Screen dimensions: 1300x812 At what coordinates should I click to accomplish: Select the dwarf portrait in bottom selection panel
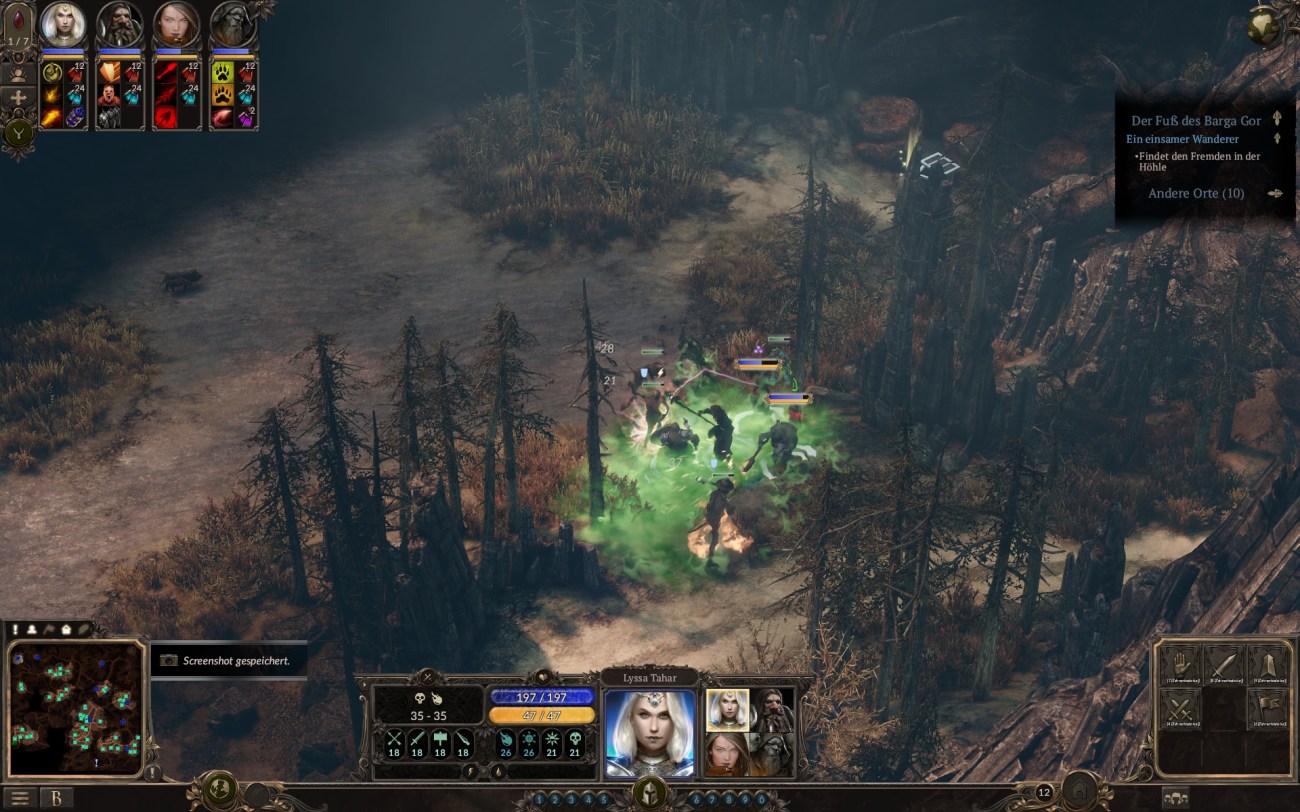[770, 709]
